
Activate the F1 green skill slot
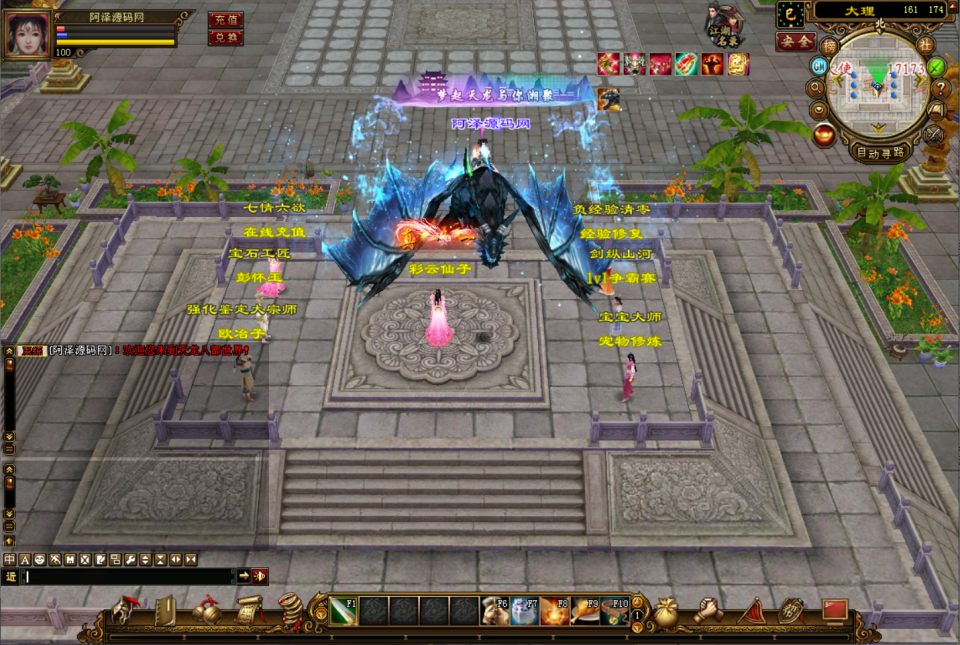343,610
